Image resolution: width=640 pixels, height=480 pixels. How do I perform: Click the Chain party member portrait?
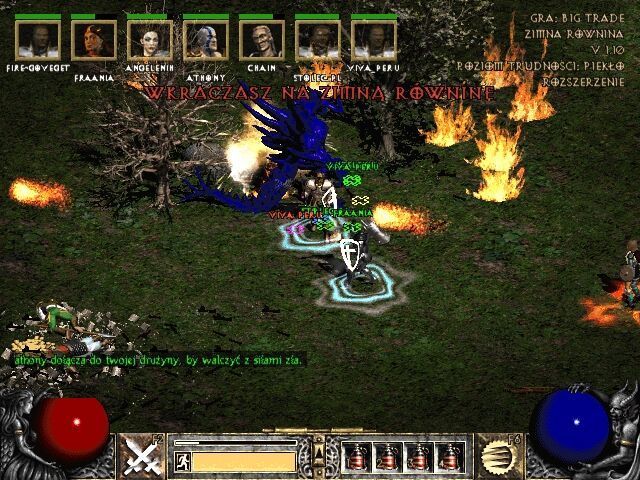pyautogui.click(x=262, y=41)
